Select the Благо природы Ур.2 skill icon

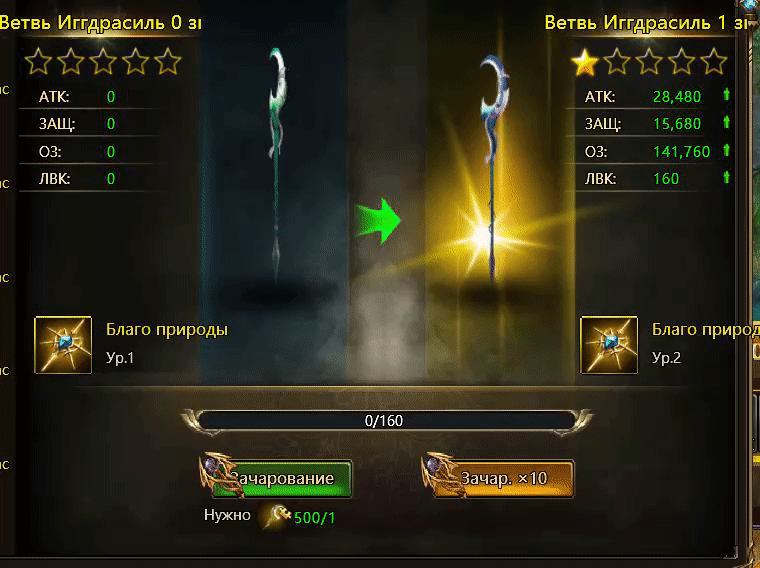[609, 344]
